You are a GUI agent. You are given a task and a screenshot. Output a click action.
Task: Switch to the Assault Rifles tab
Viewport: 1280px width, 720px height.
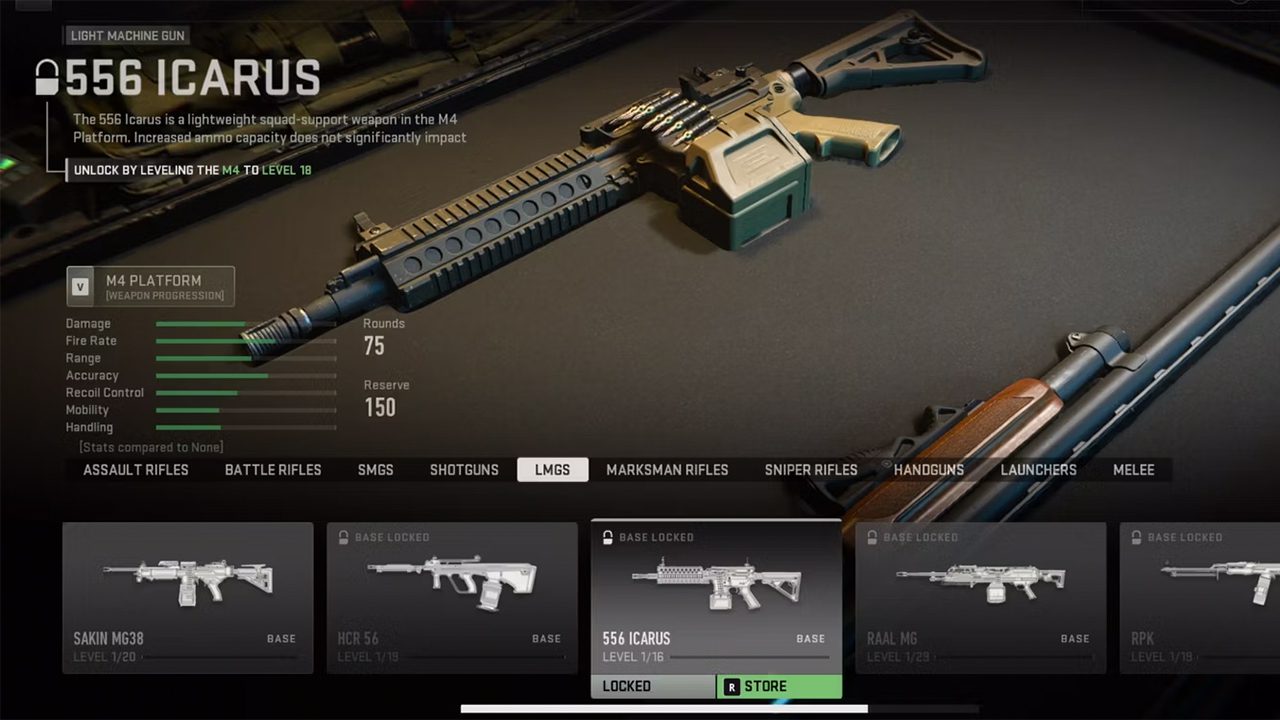coord(136,470)
